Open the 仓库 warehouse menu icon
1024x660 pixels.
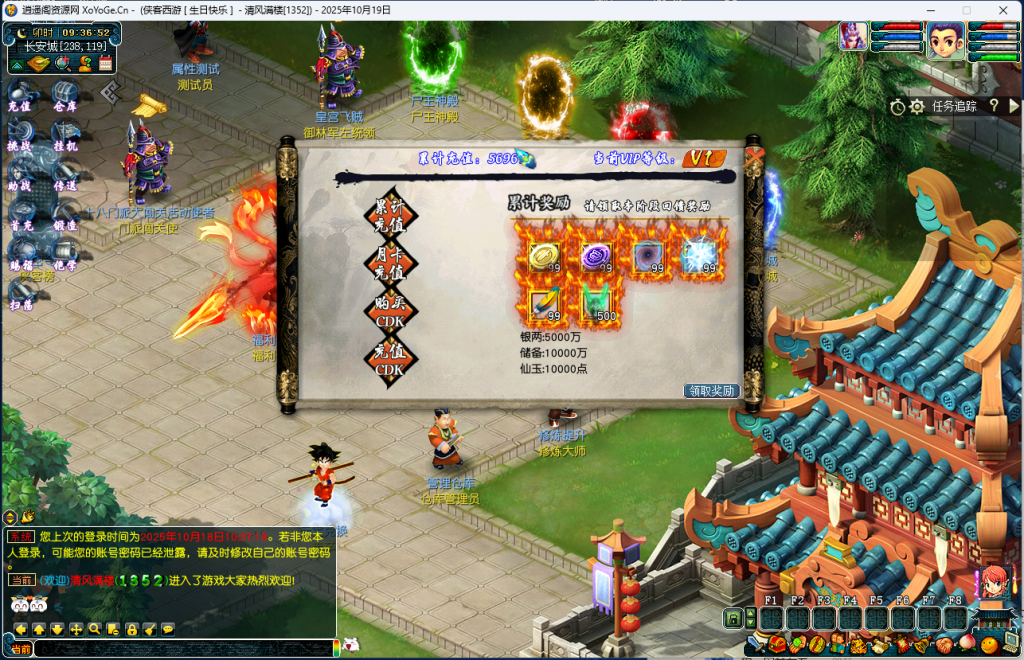65,97
